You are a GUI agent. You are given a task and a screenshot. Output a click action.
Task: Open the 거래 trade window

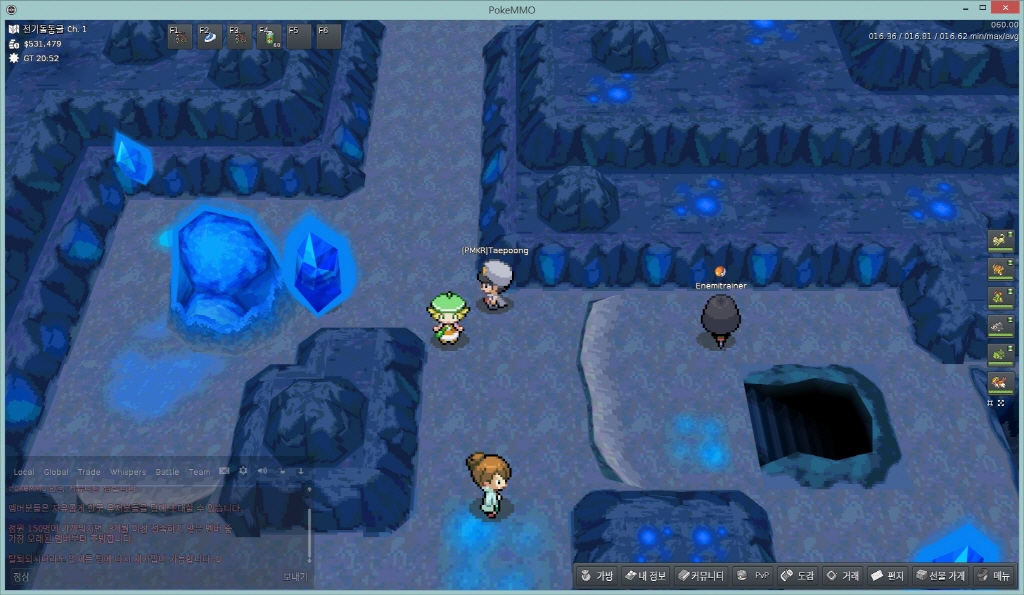coord(842,576)
